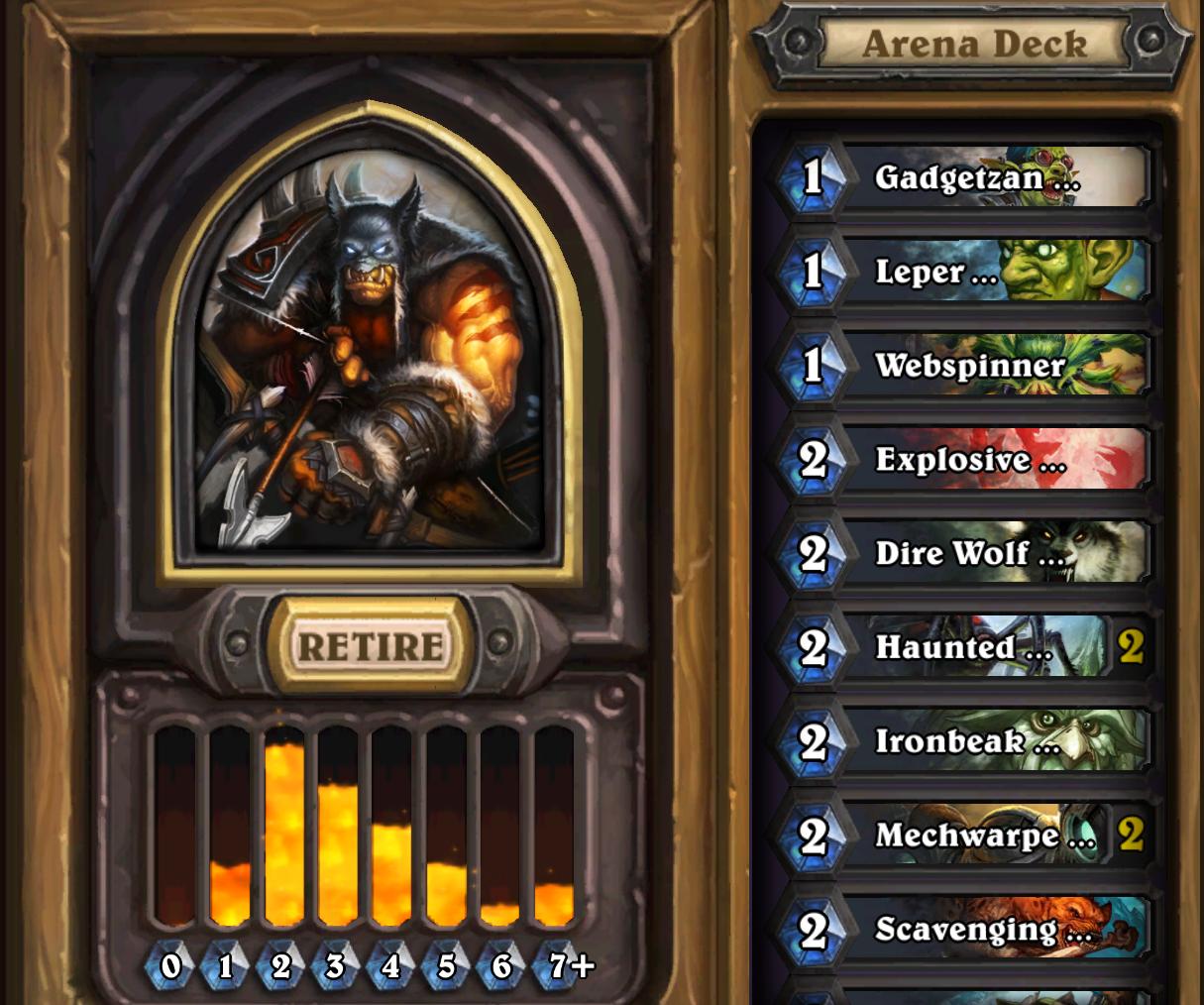Viewport: 1204px width, 1005px height.
Task: Click the Retire button
Action: coord(371,646)
